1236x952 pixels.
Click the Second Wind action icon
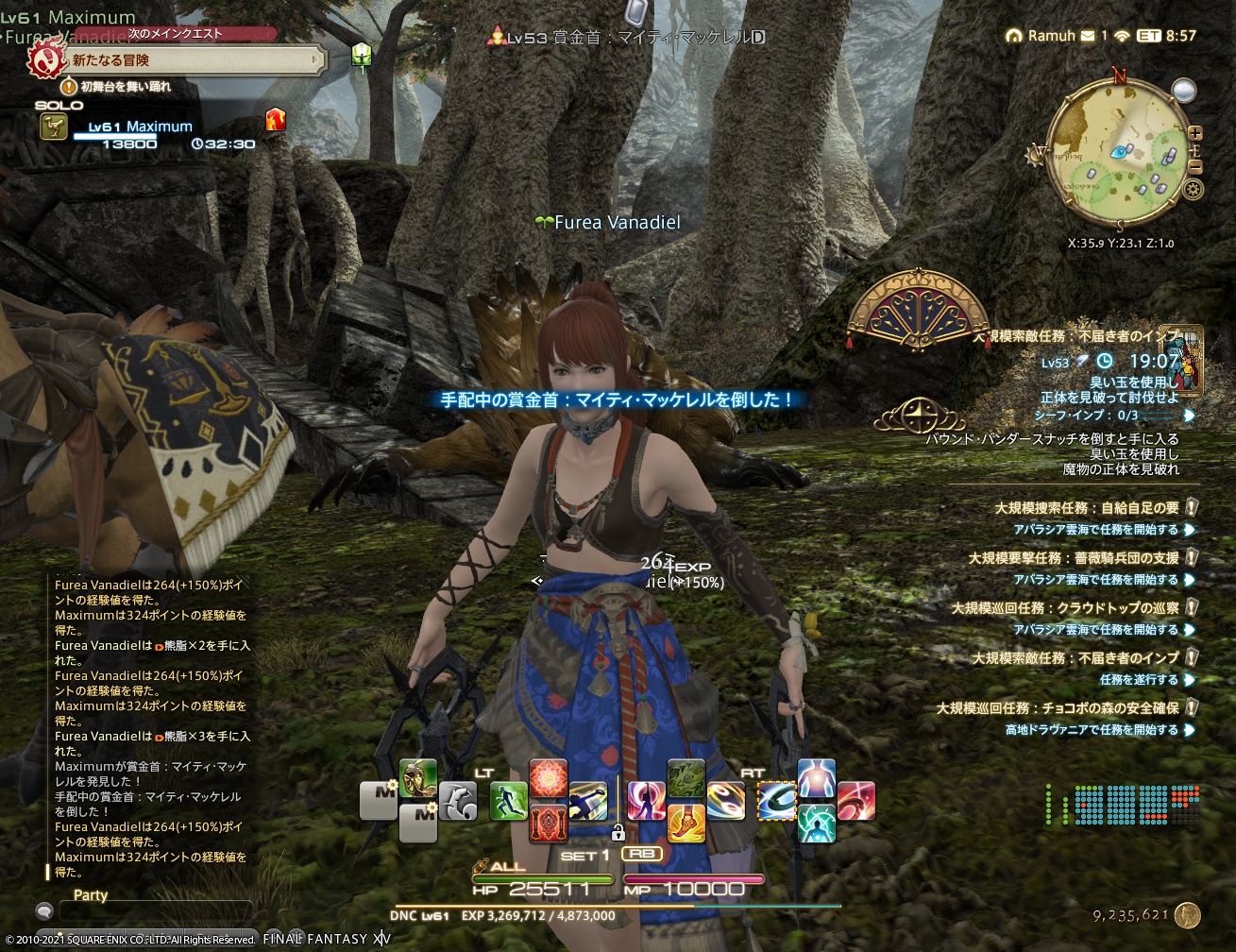[818, 780]
